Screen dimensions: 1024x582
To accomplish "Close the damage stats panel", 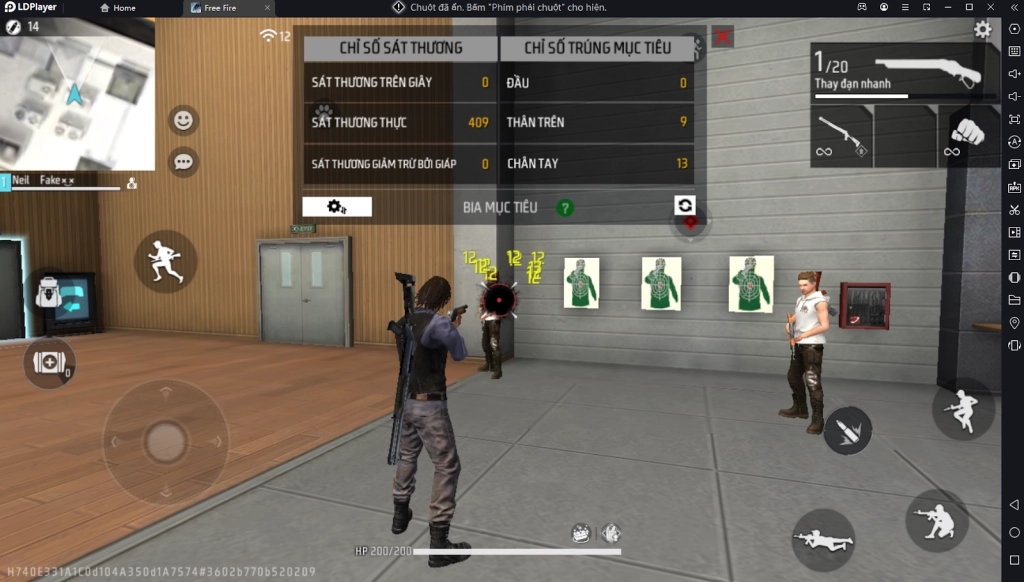I will tap(722, 37).
